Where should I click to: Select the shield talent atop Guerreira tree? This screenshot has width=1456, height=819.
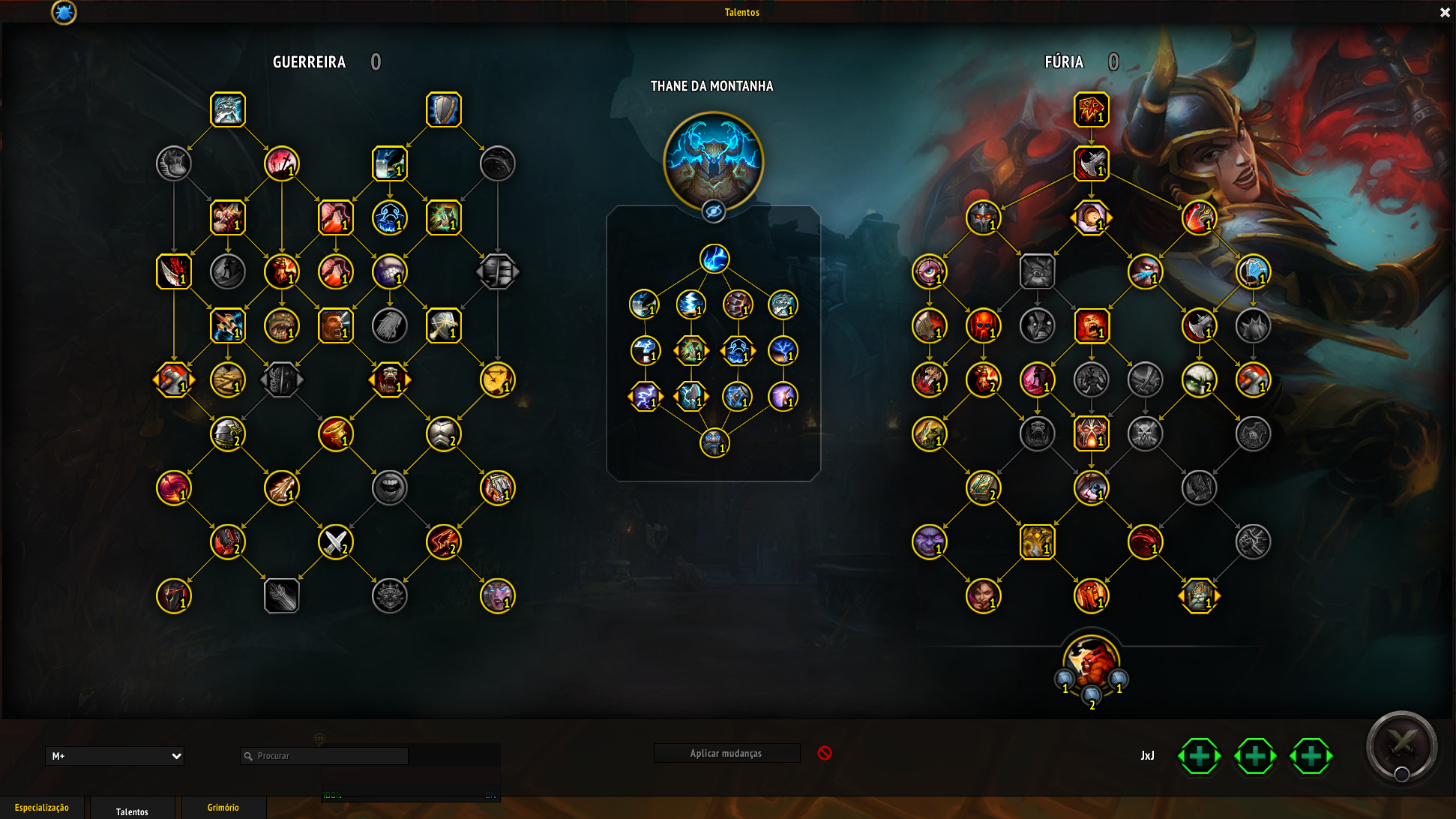point(443,109)
